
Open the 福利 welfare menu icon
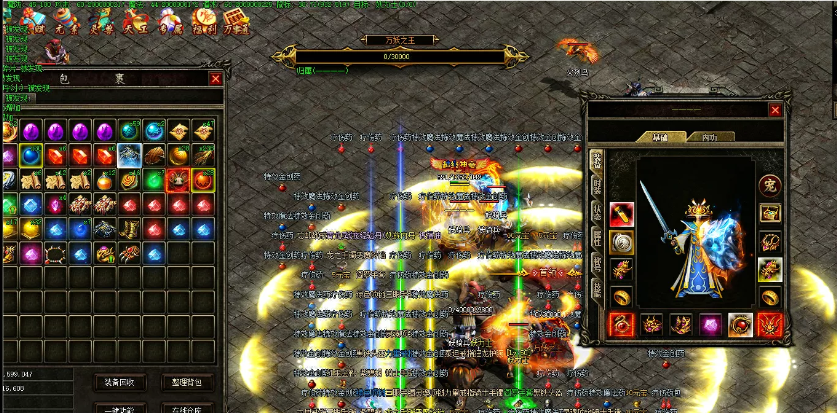click(x=204, y=20)
